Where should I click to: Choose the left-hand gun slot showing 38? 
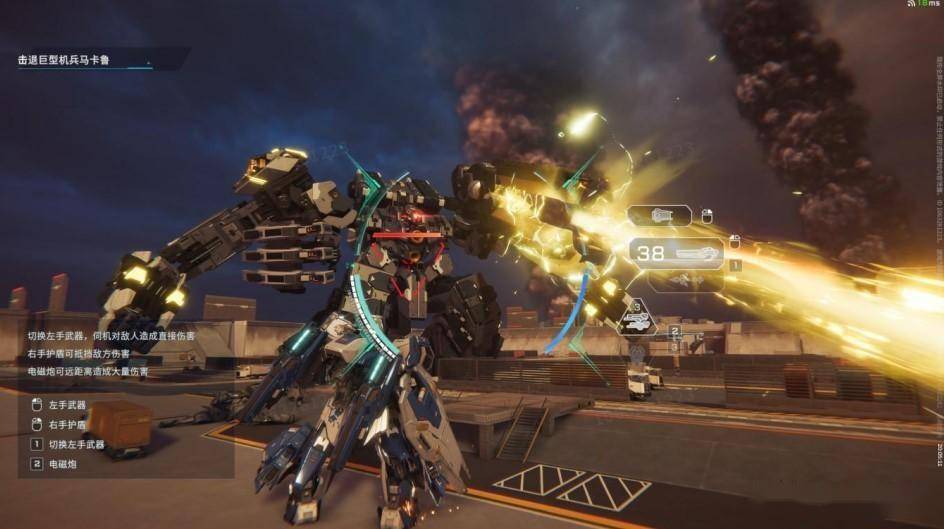675,253
